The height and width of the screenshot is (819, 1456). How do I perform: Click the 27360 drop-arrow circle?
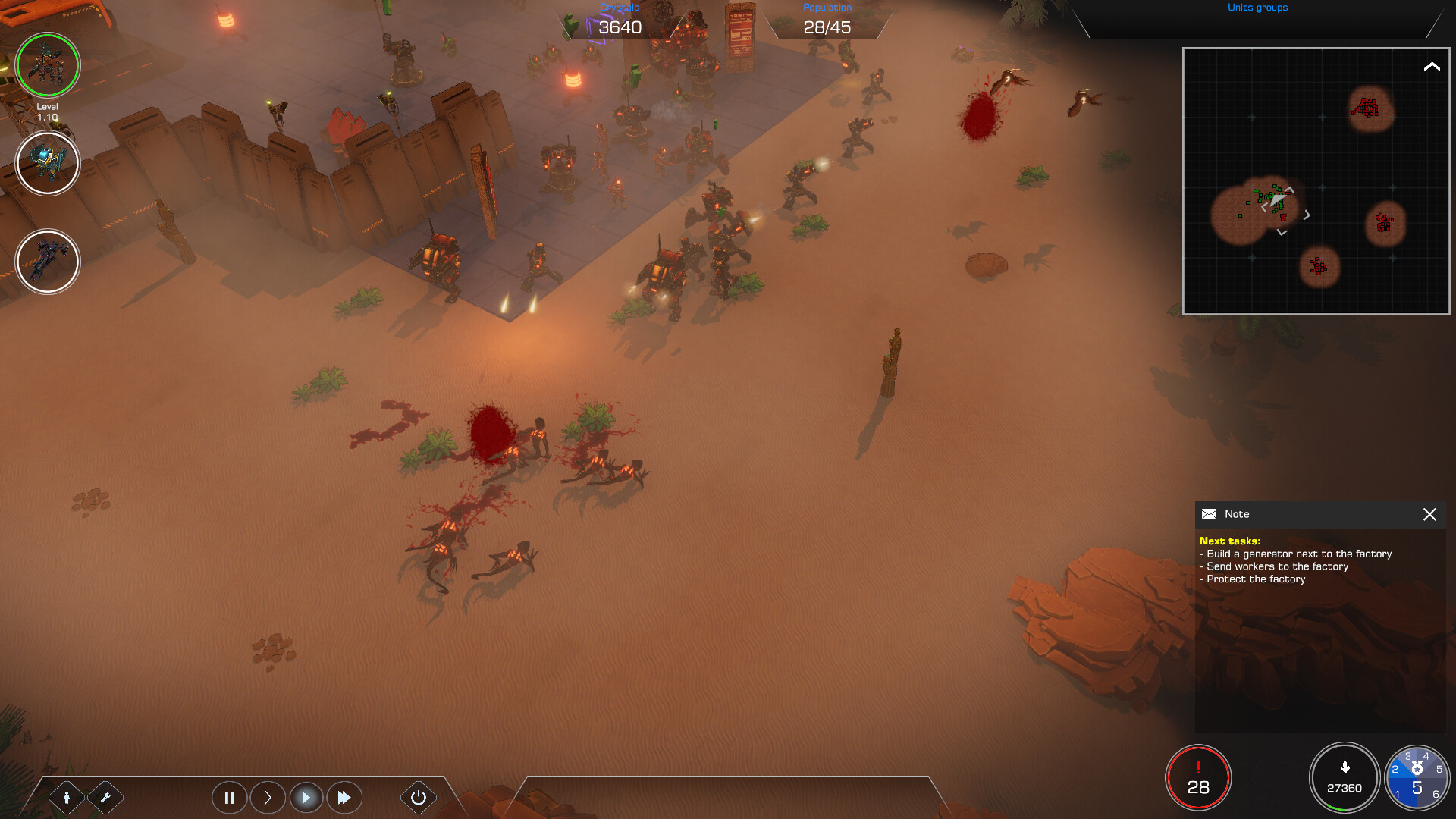pyautogui.click(x=1344, y=778)
